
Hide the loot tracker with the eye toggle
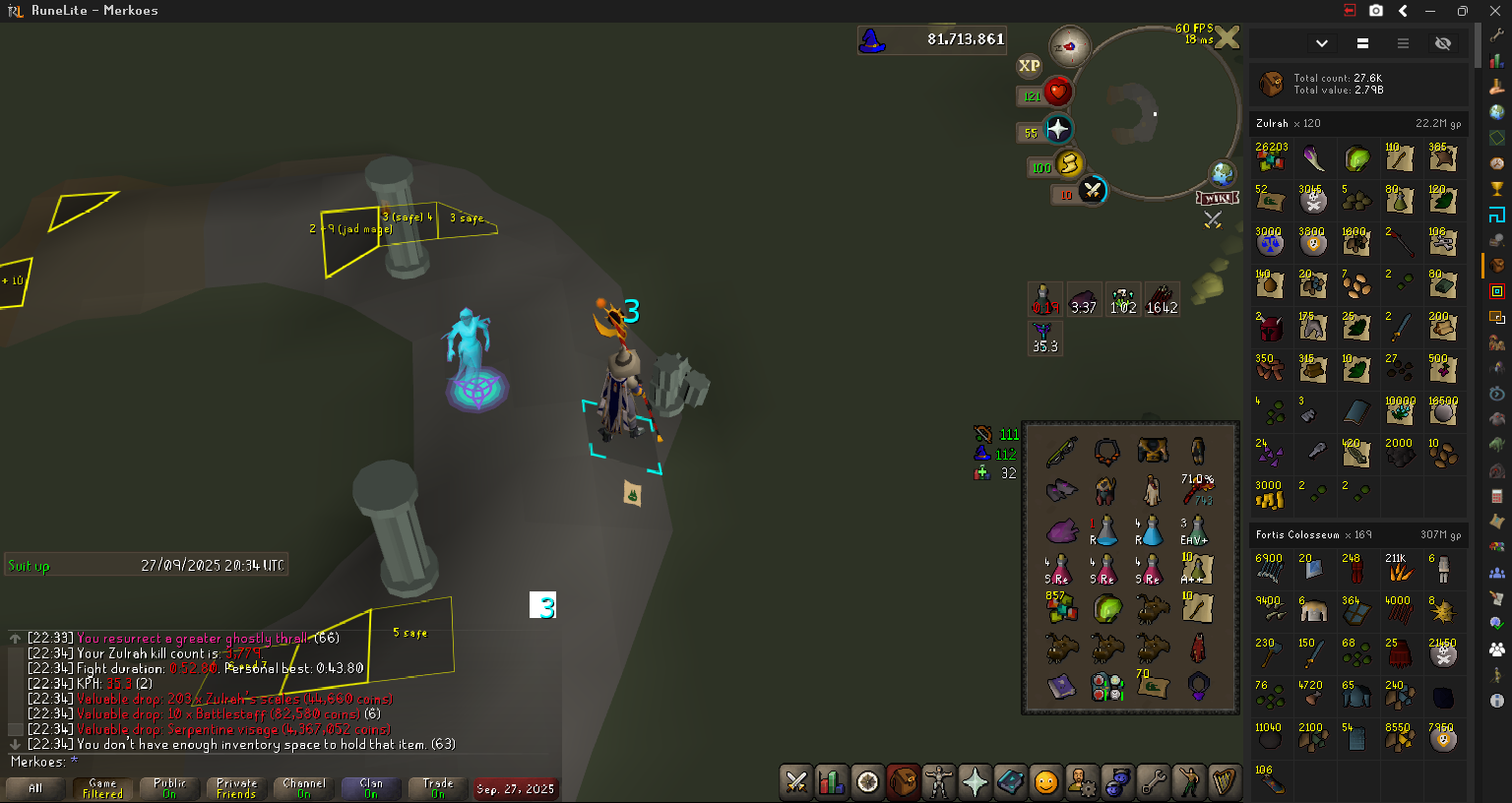point(1443,43)
